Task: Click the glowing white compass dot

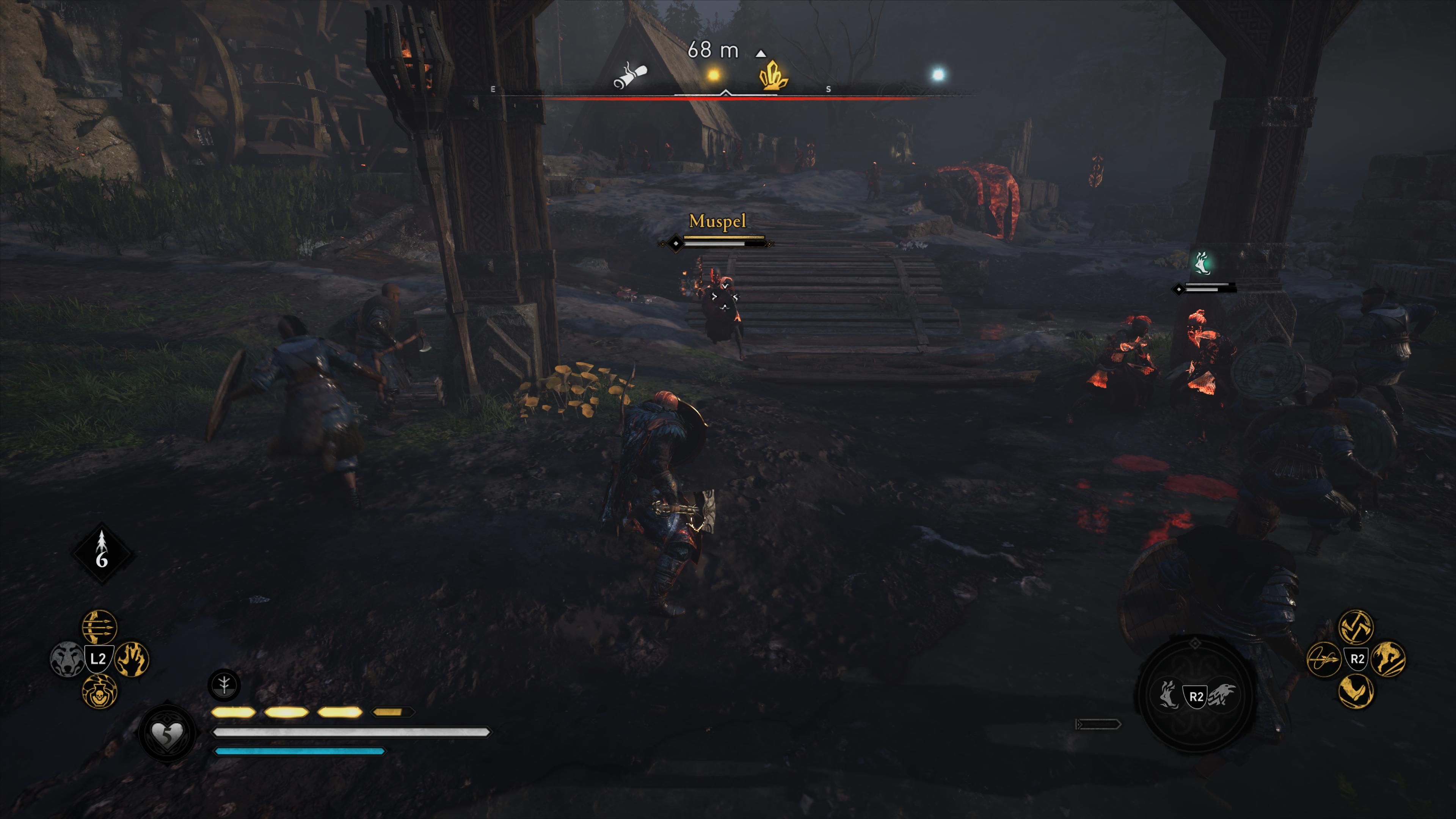Action: pyautogui.click(x=938, y=74)
